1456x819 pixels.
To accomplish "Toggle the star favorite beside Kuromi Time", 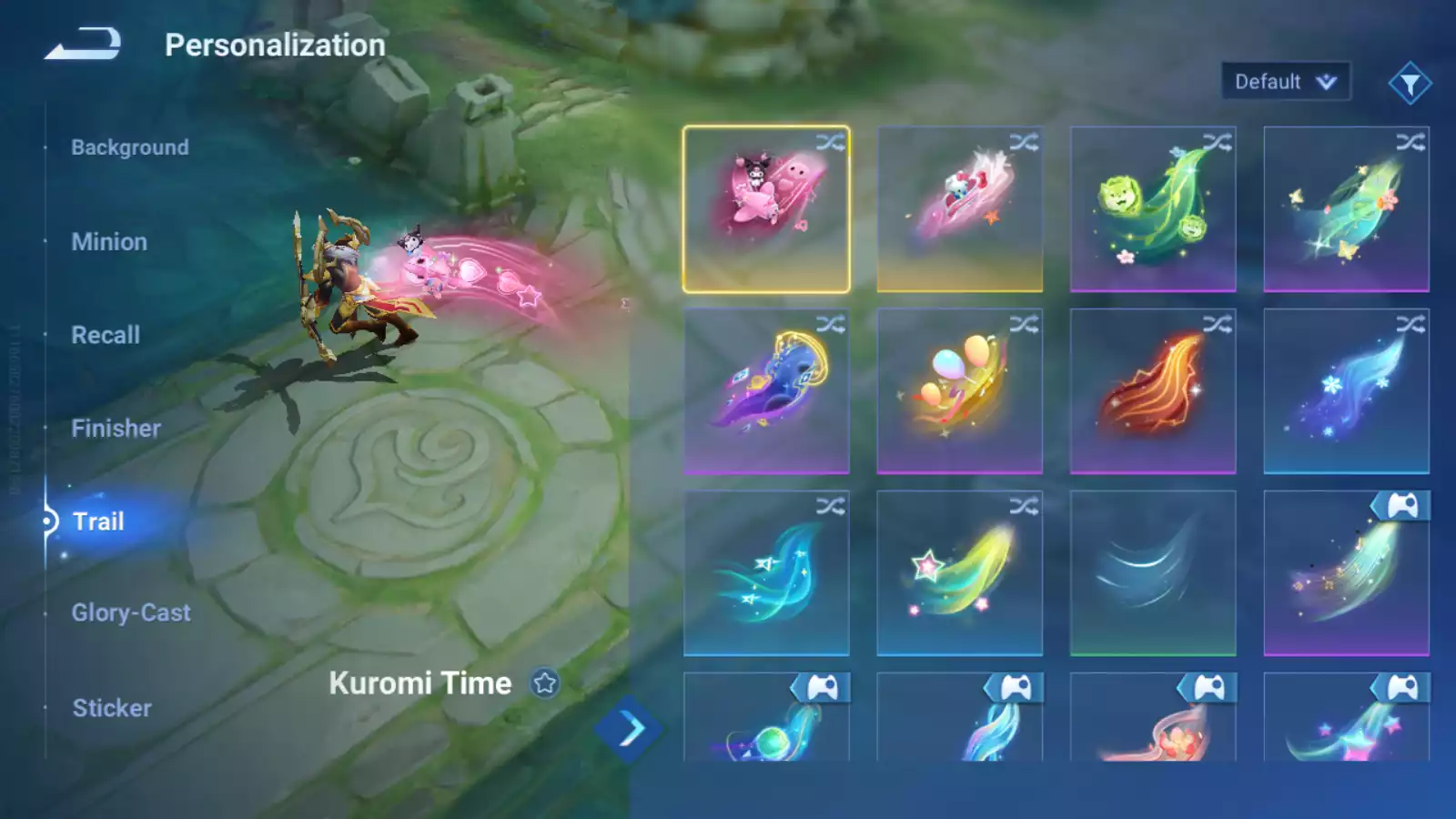I will tap(545, 683).
